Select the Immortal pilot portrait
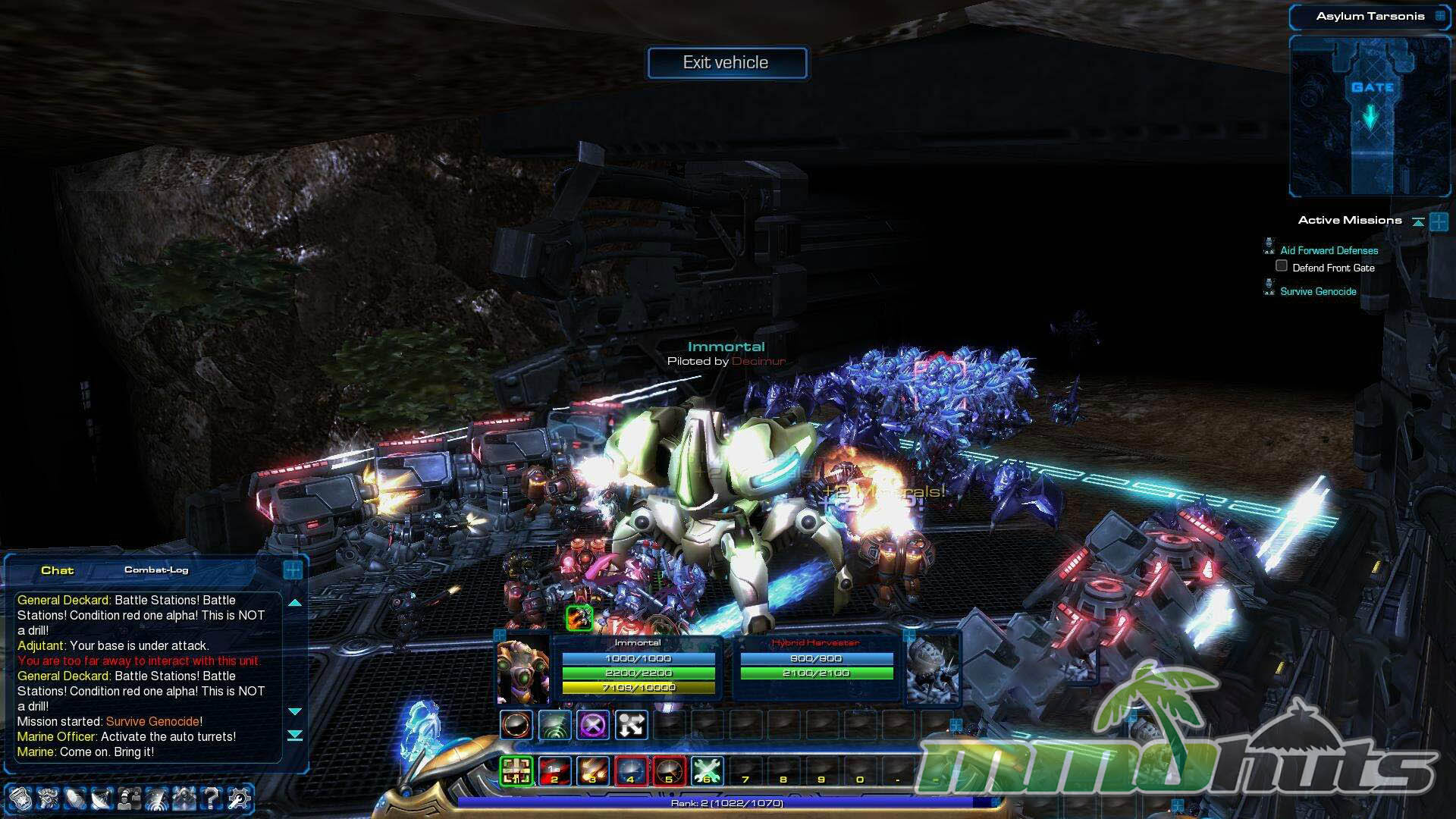 (522, 669)
